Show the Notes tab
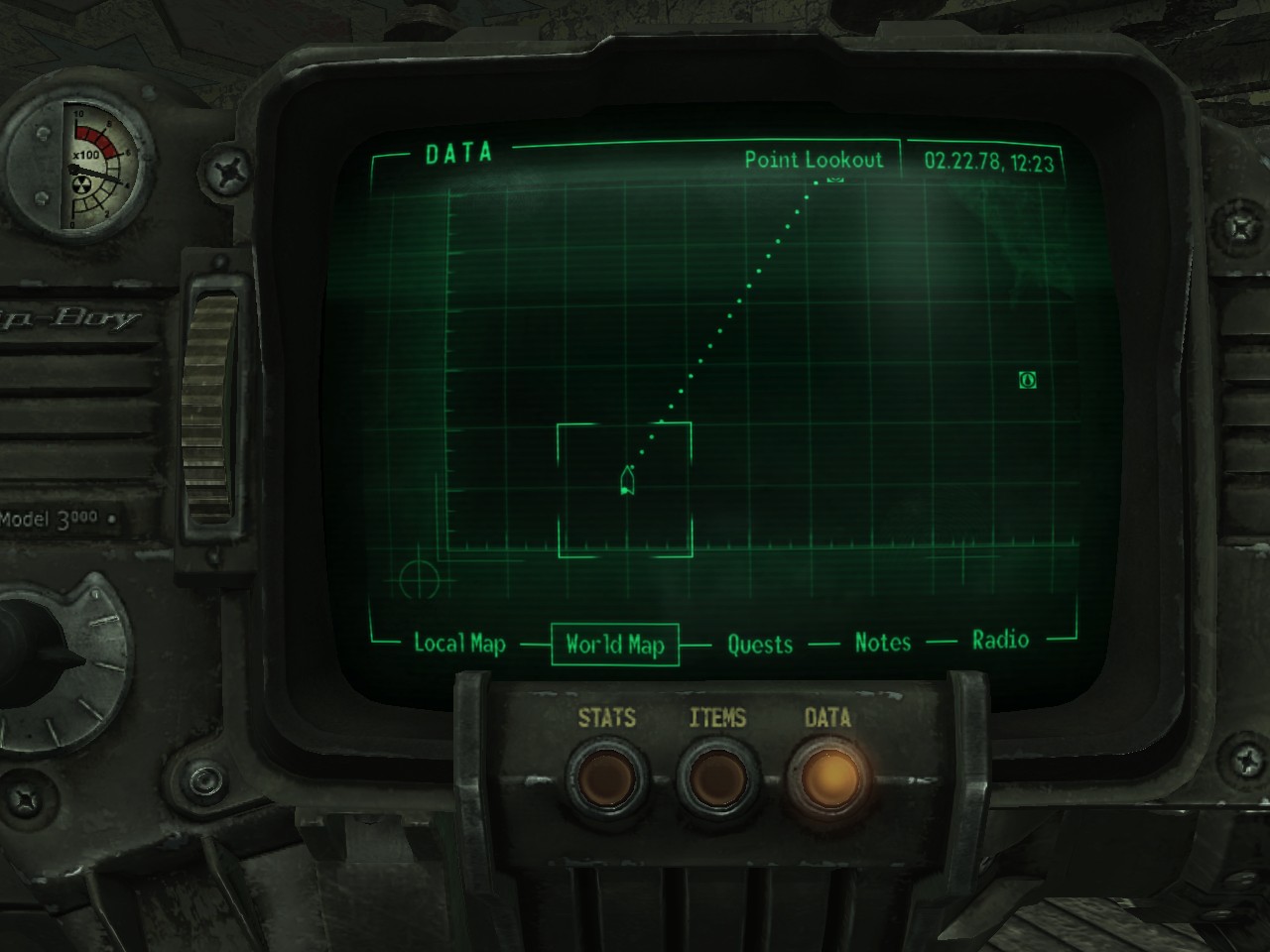Viewport: 1270px width, 952px height. pos(883,643)
